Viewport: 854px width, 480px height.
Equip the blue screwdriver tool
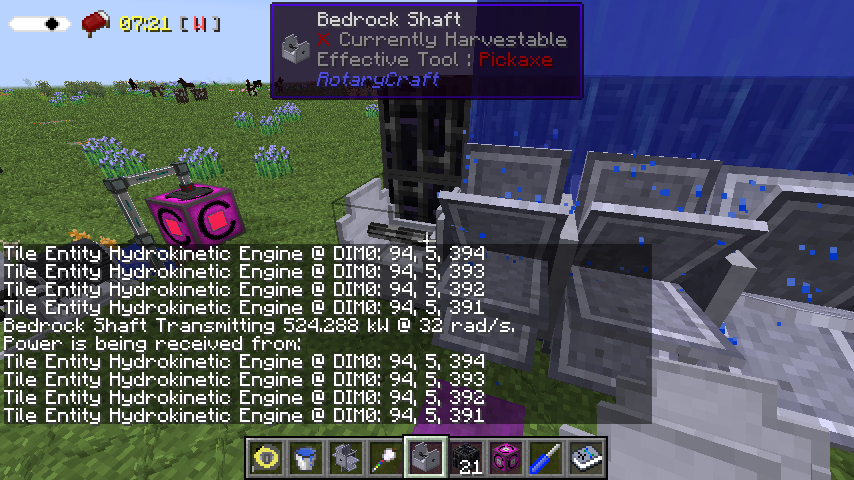[546, 458]
